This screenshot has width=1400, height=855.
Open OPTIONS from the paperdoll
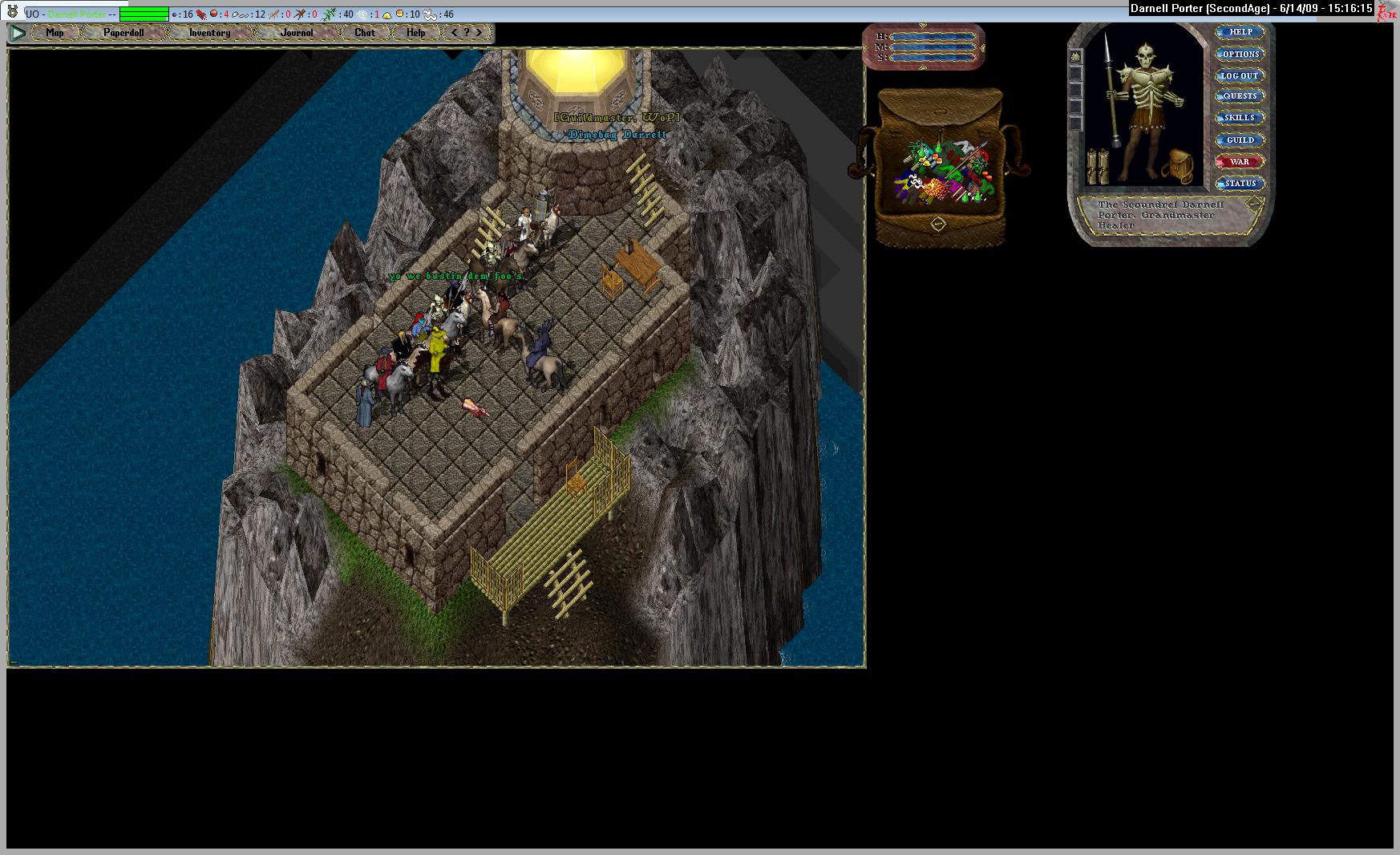(x=1240, y=54)
